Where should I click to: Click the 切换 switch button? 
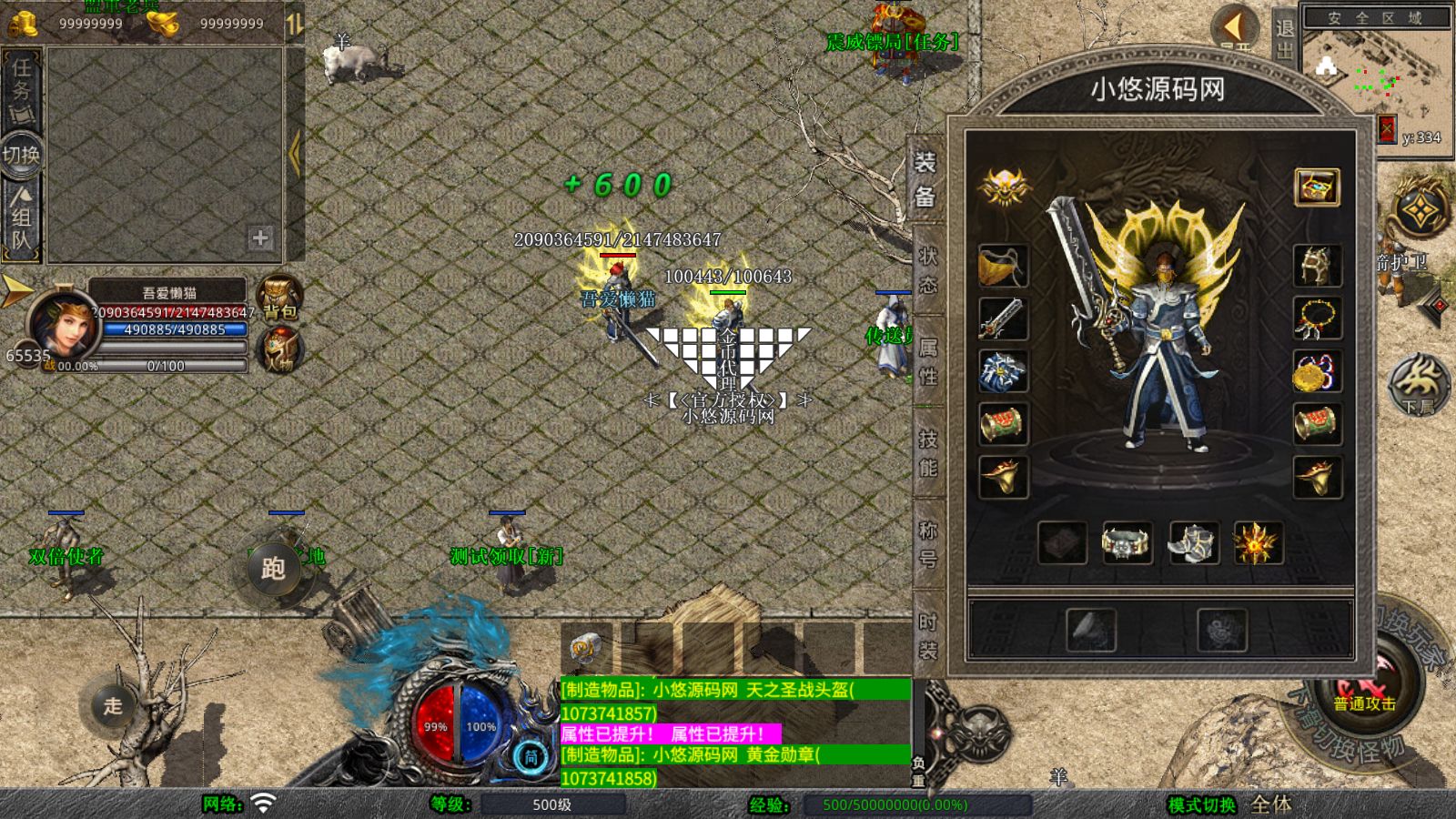[x=21, y=155]
